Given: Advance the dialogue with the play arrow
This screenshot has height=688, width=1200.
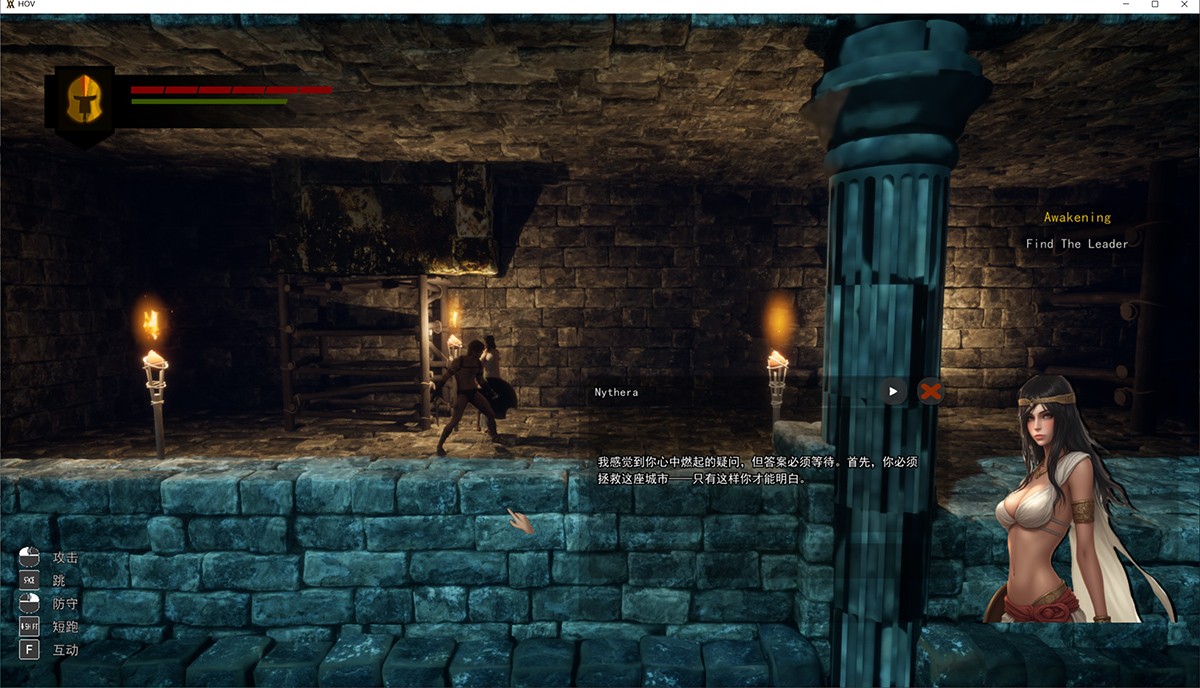Looking at the screenshot, I should click(894, 391).
